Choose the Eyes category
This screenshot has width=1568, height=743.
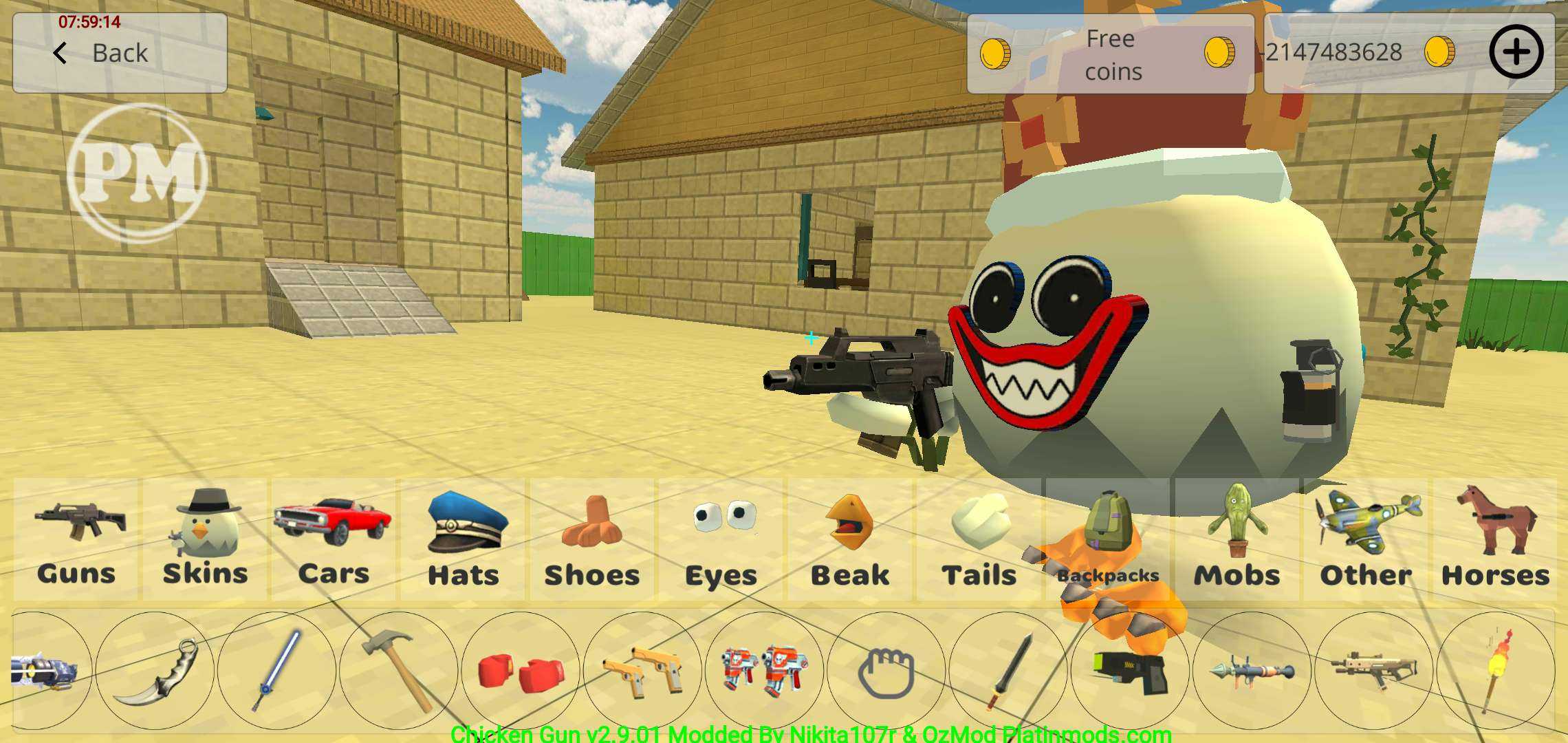click(x=721, y=540)
